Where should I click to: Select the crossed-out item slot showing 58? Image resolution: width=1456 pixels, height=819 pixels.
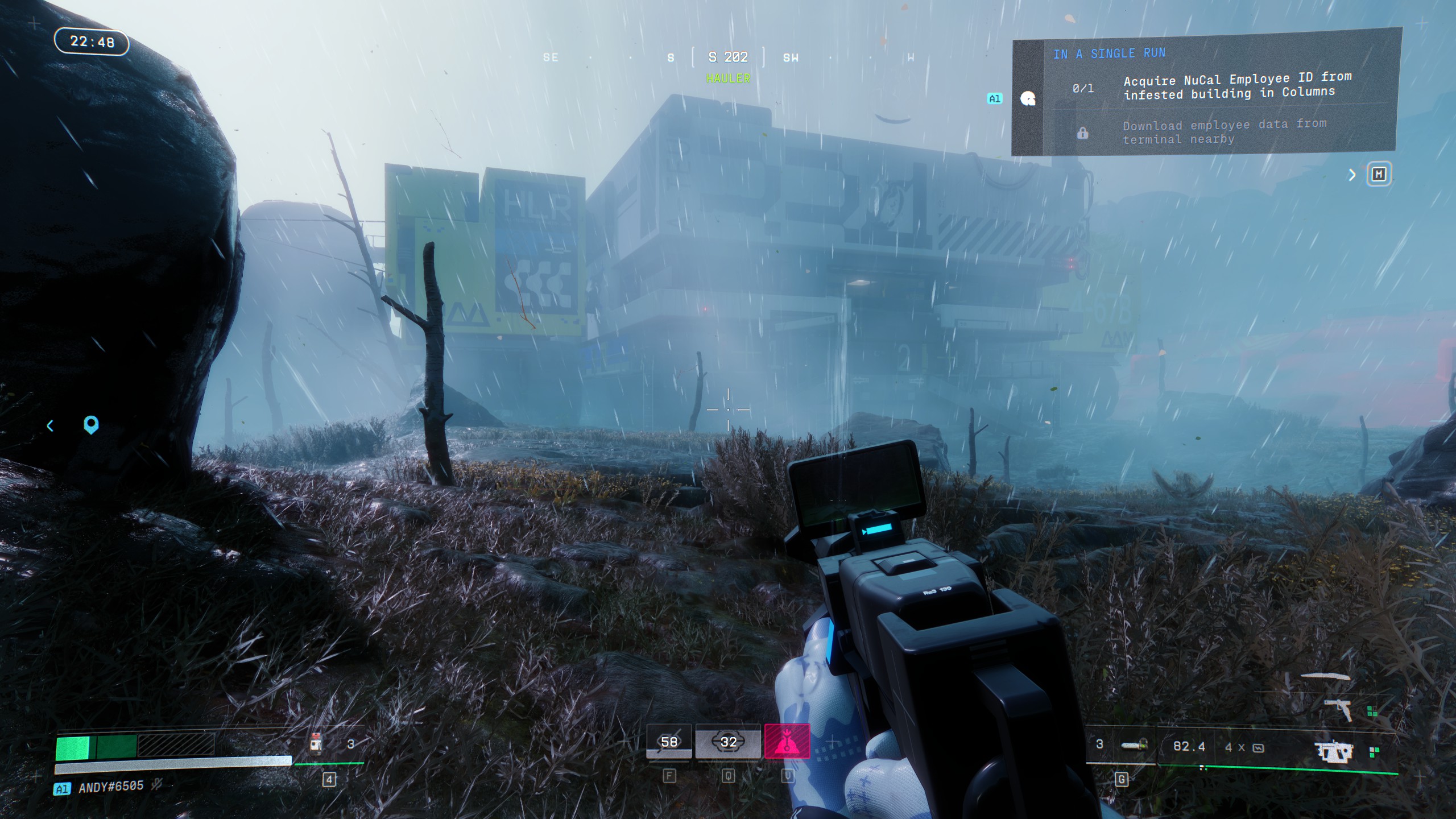(x=668, y=742)
